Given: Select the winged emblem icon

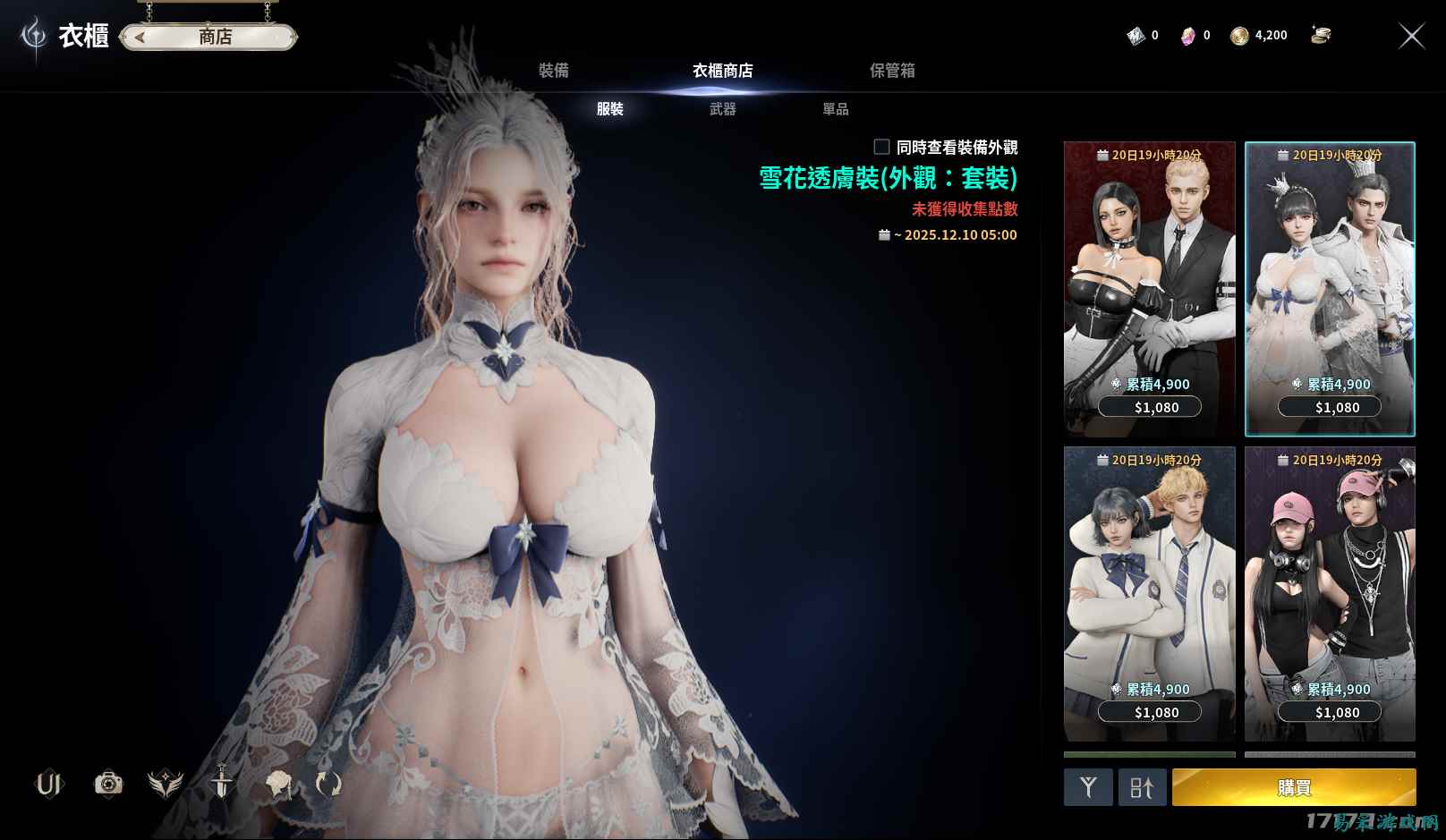Looking at the screenshot, I should 166,785.
